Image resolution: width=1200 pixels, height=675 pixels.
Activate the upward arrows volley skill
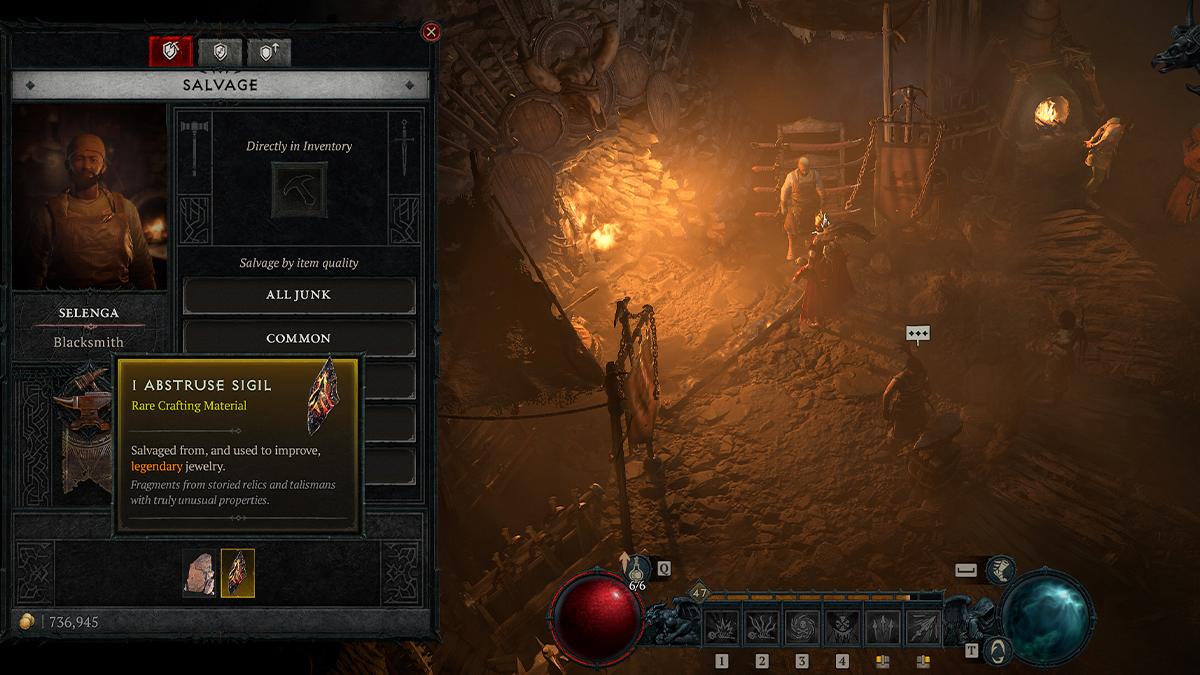883,628
